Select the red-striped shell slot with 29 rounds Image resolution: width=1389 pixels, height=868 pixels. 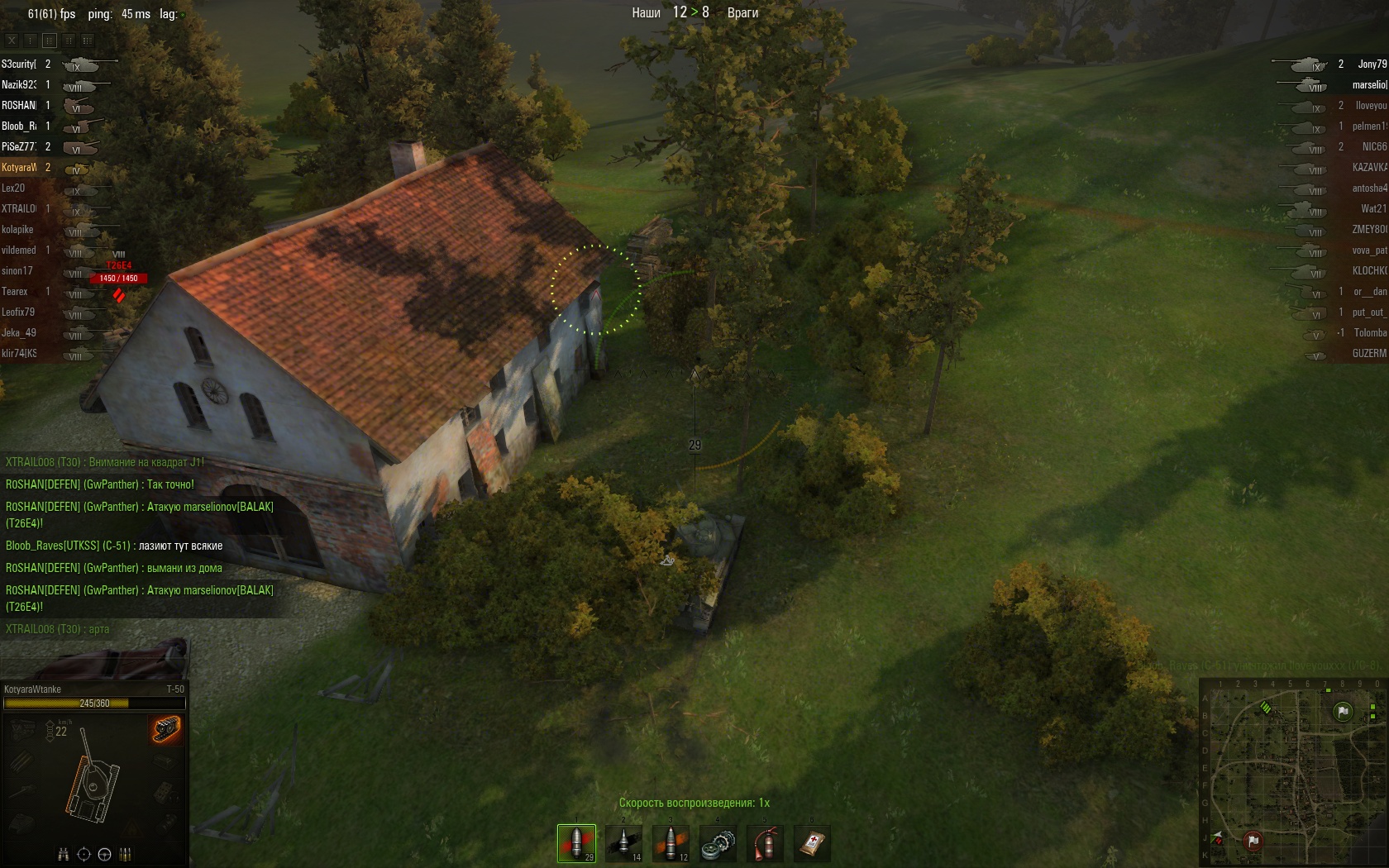click(576, 842)
